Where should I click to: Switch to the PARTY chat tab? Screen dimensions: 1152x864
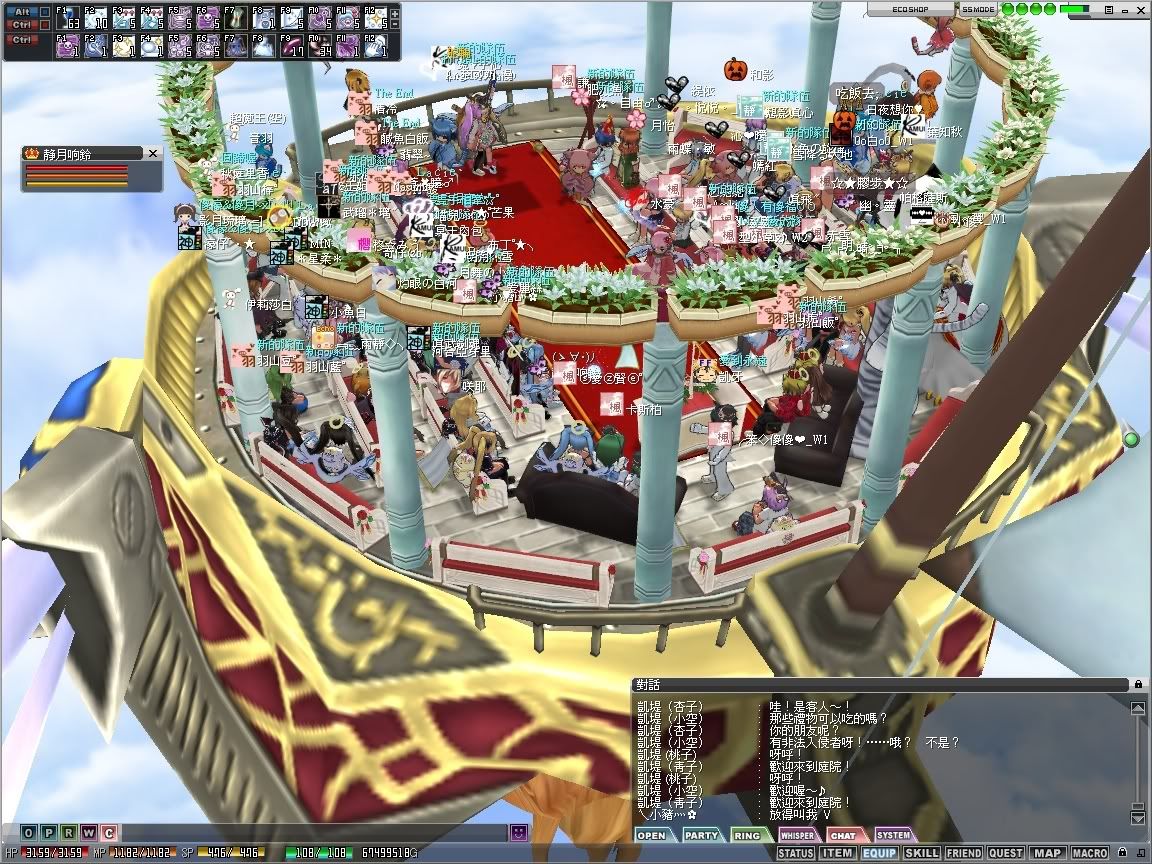click(701, 835)
